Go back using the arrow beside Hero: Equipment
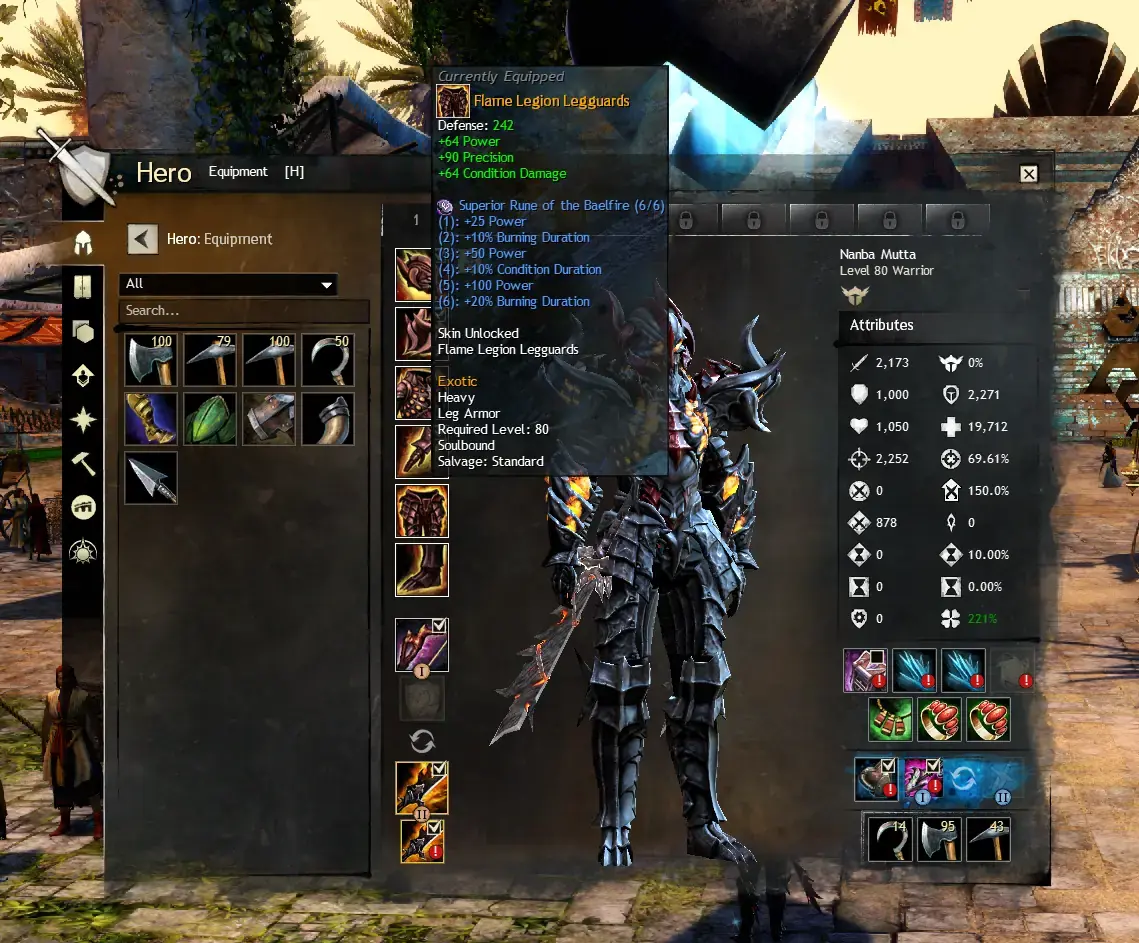 point(142,239)
